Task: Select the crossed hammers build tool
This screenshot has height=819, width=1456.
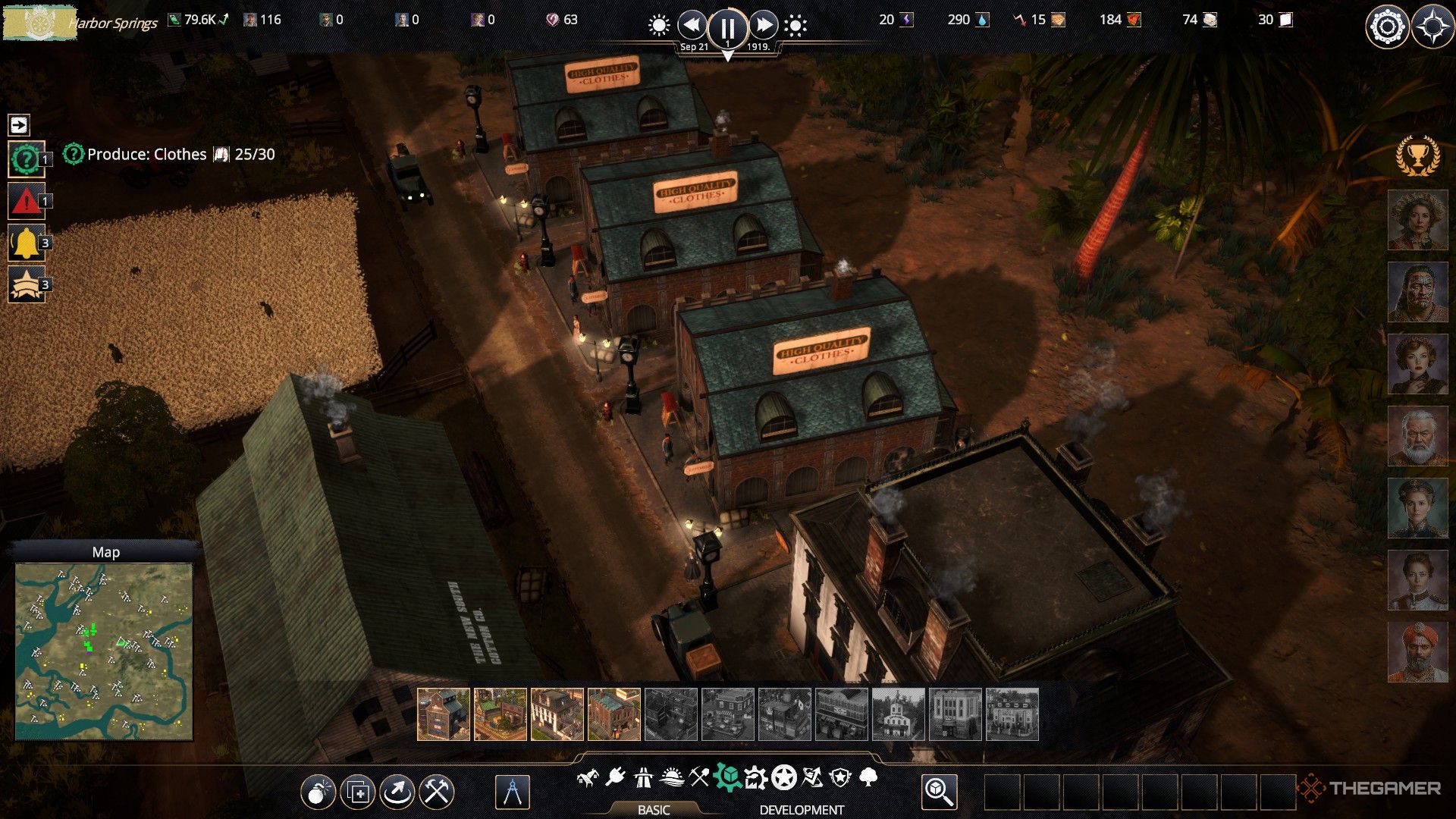Action: [x=437, y=792]
